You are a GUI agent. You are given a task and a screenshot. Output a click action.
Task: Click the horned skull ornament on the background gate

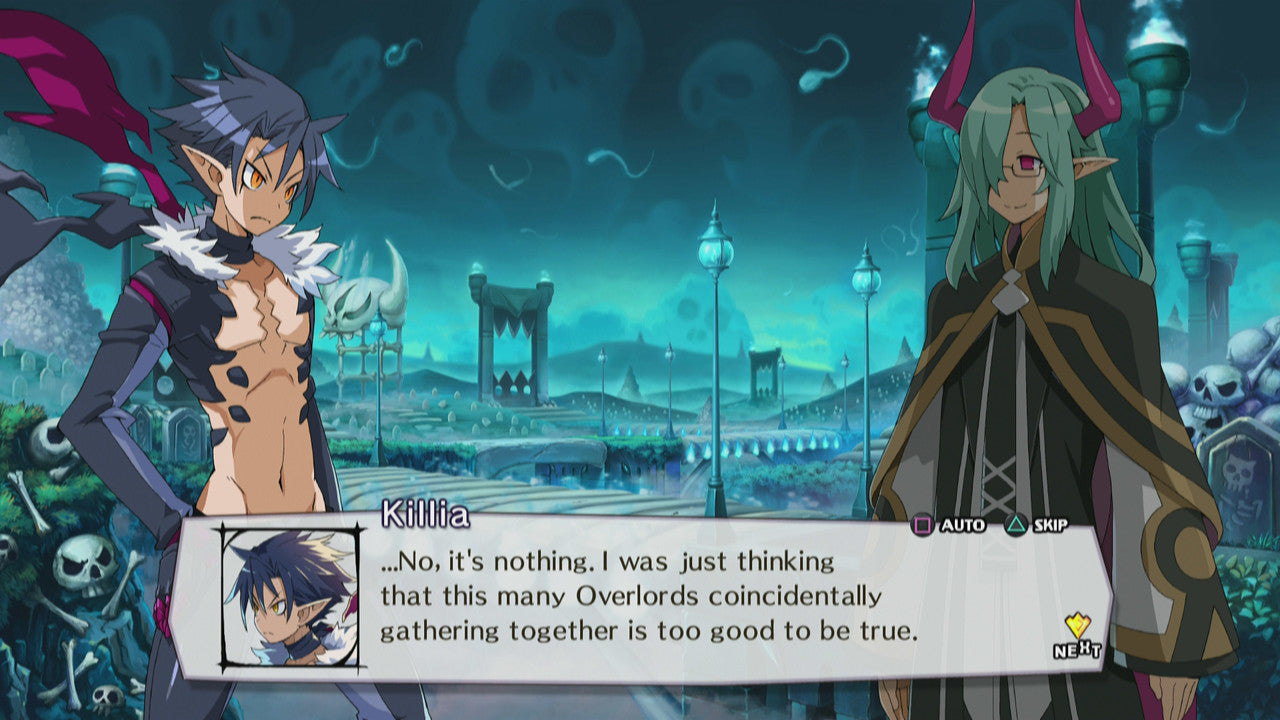coord(357,310)
